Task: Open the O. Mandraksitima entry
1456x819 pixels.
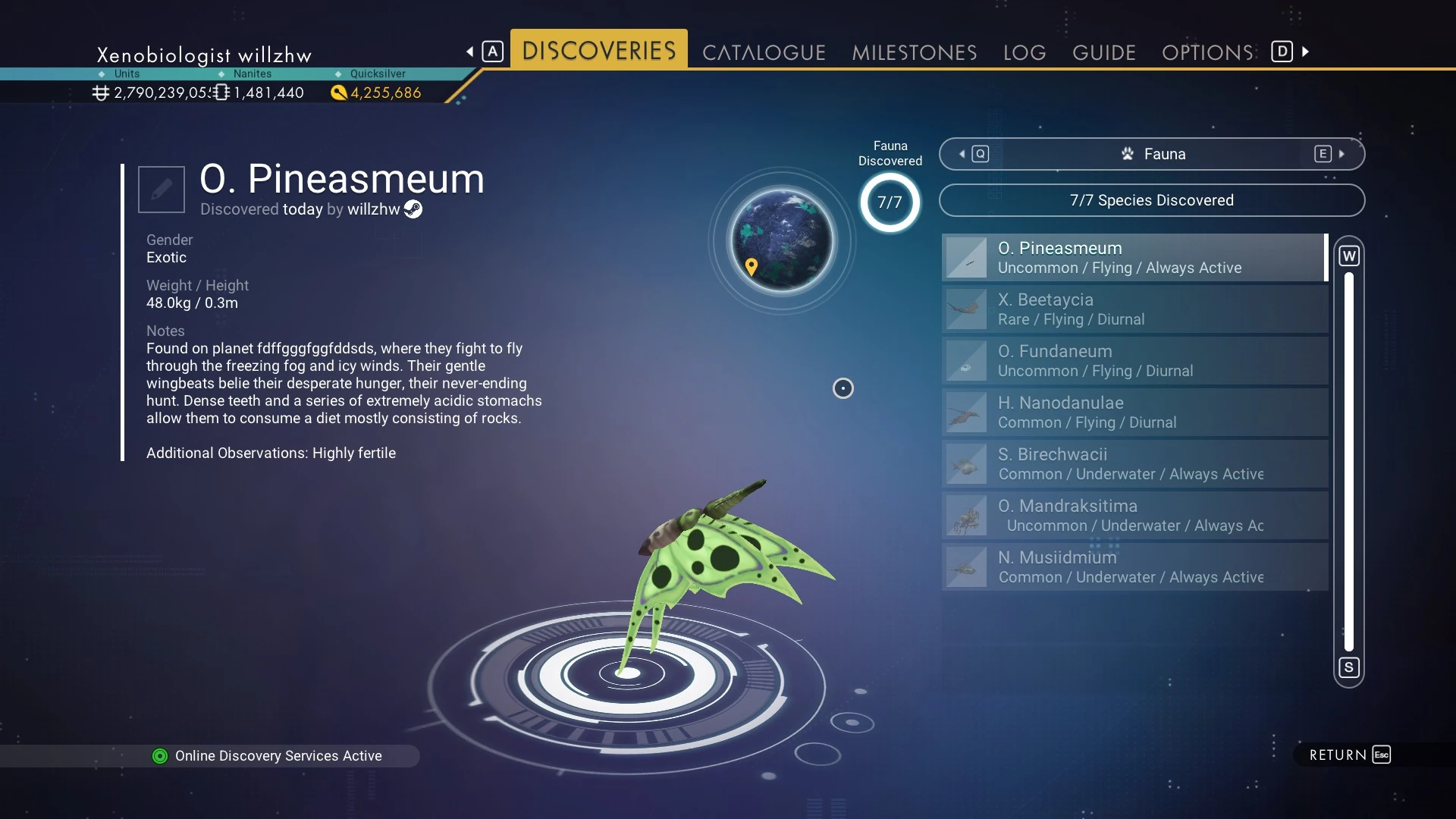Action: pos(1134,516)
